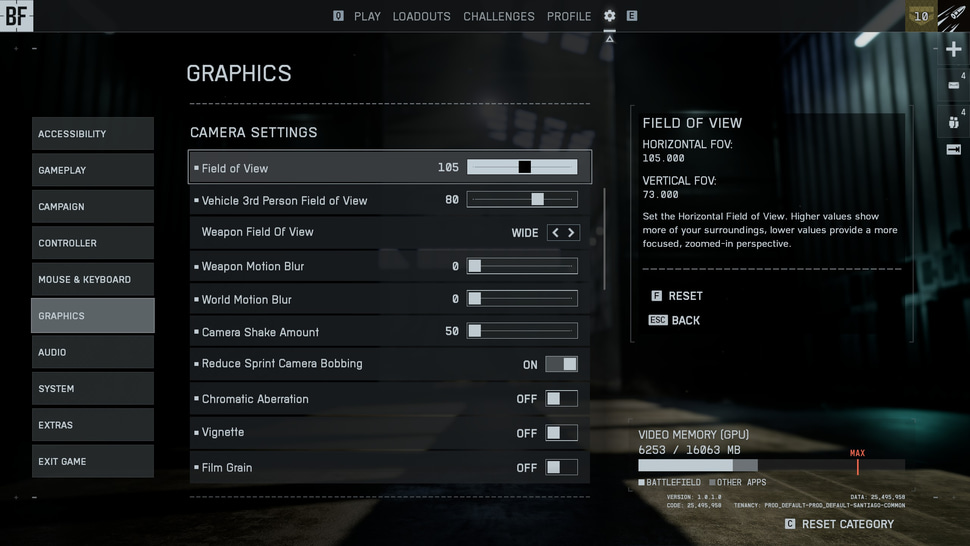This screenshot has width=970, height=546.
Task: Select the Gameplay settings category
Action: pyautogui.click(x=92, y=170)
